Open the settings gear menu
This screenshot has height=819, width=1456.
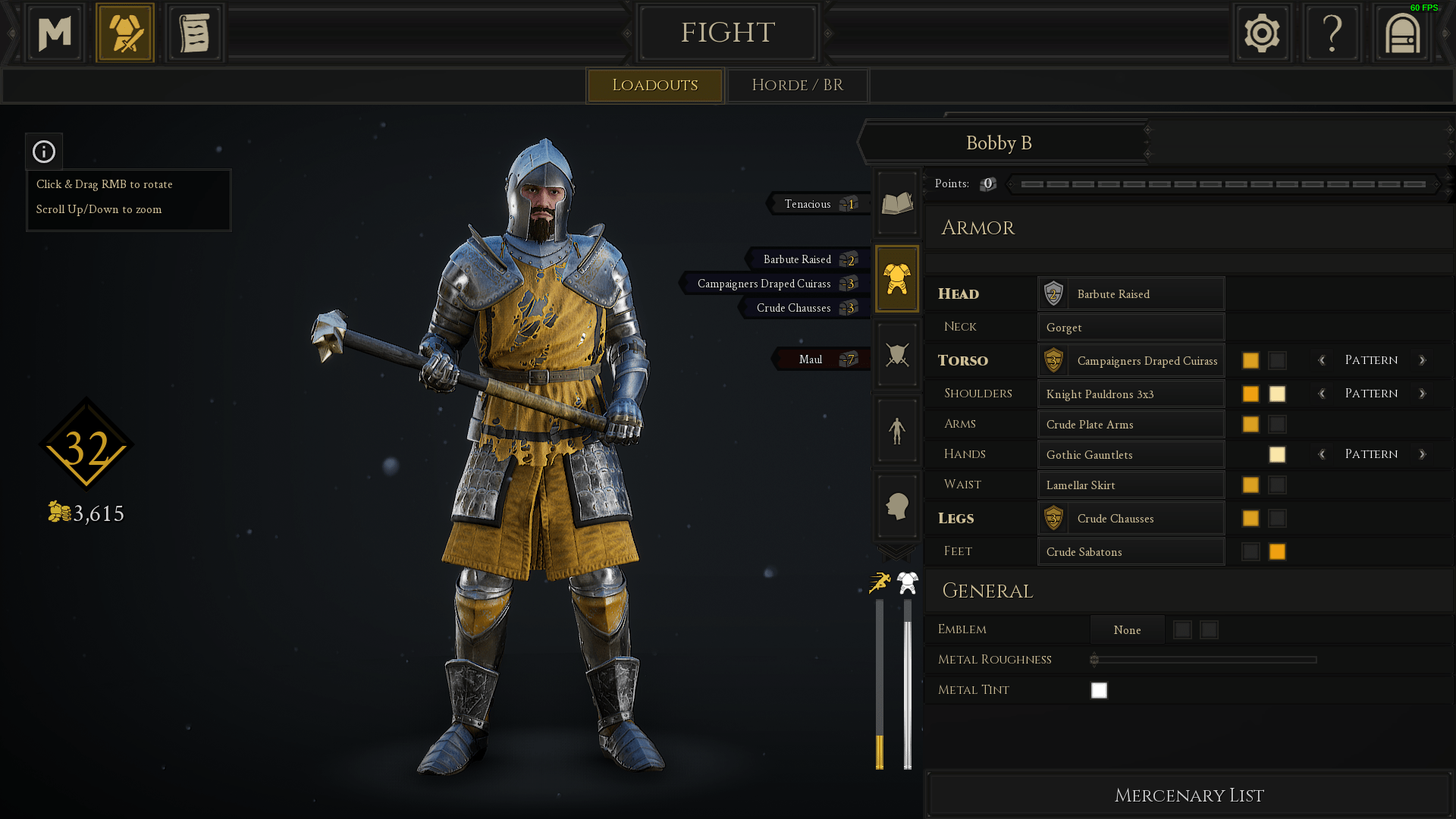(1262, 33)
